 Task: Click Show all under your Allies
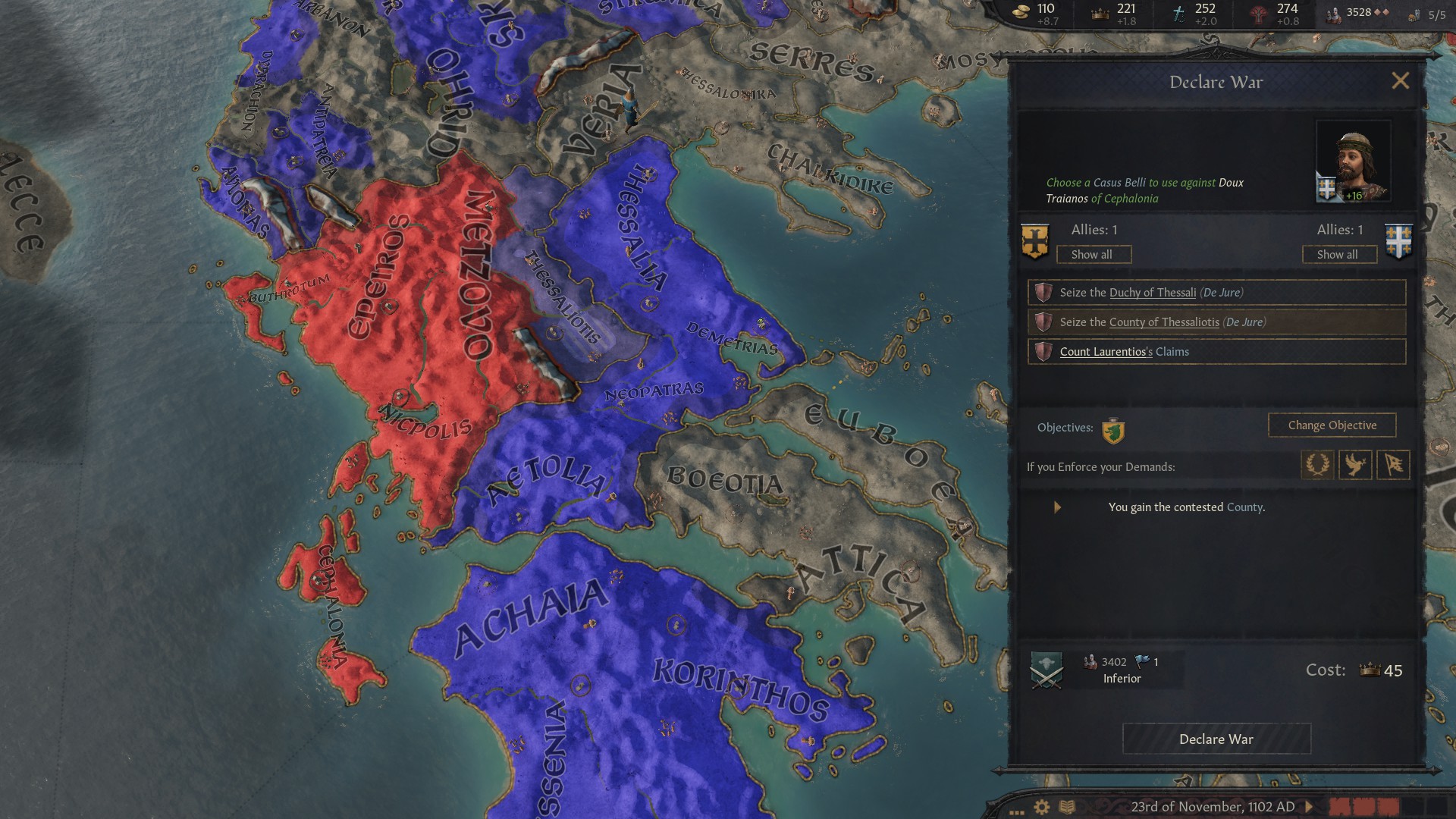click(x=1094, y=254)
